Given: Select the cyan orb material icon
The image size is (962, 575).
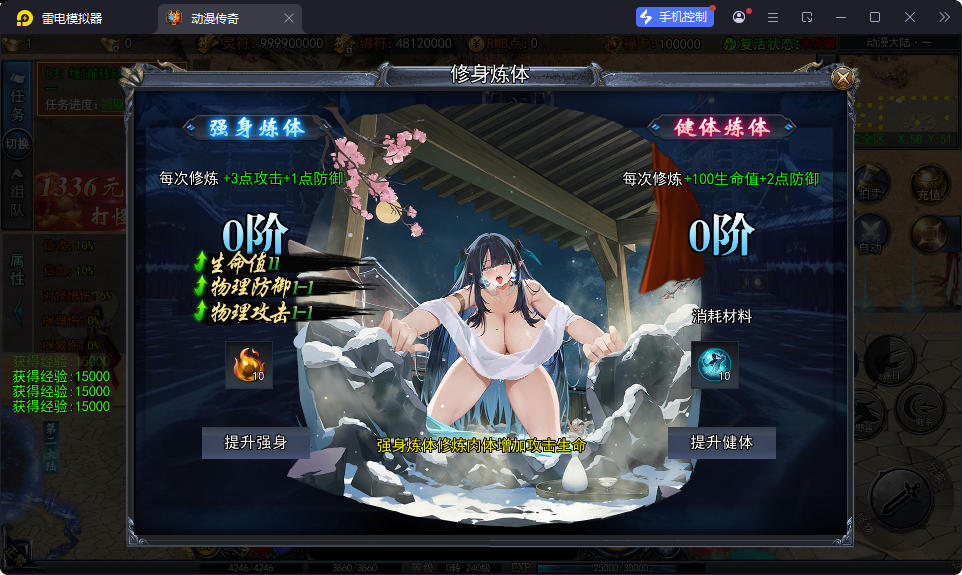Looking at the screenshot, I should click(x=714, y=365).
